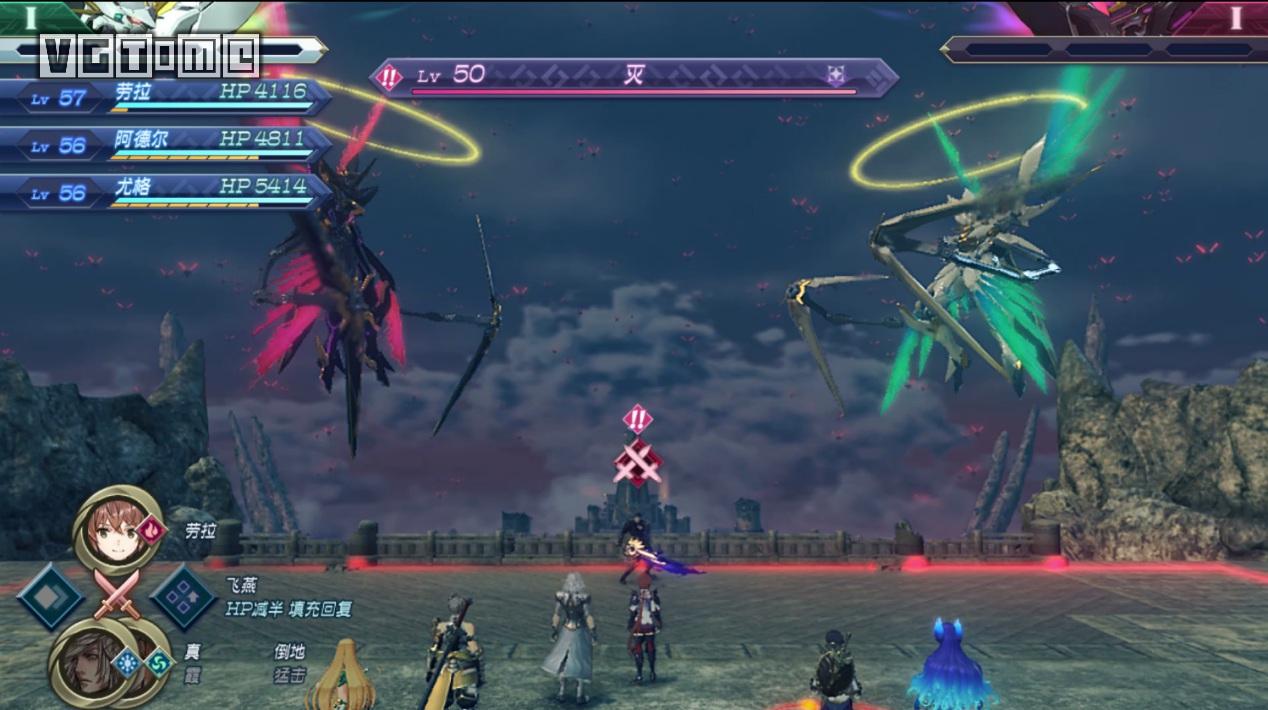The width and height of the screenshot is (1268, 710).
Task: Select party row 劳拉 Lv 57
Action: [165, 97]
